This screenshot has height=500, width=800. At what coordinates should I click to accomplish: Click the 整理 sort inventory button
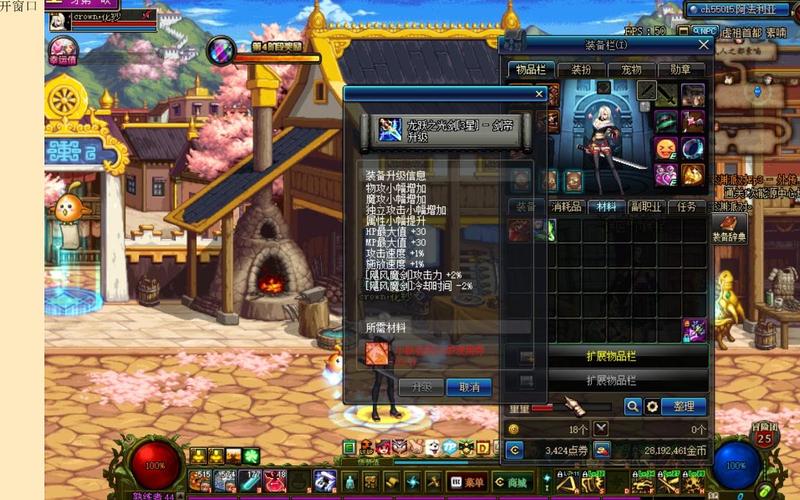point(684,406)
